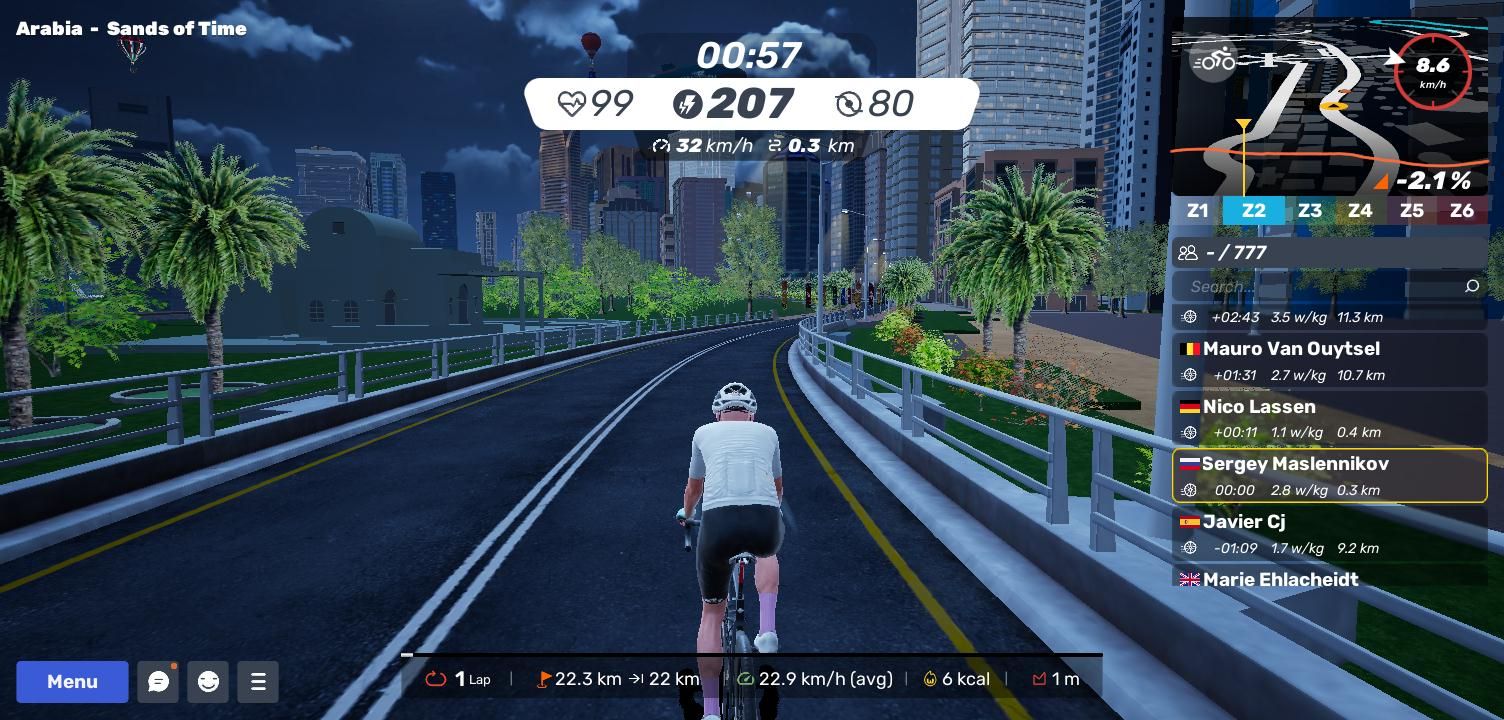
Task: Open the smiley emote button
Action: 208,682
